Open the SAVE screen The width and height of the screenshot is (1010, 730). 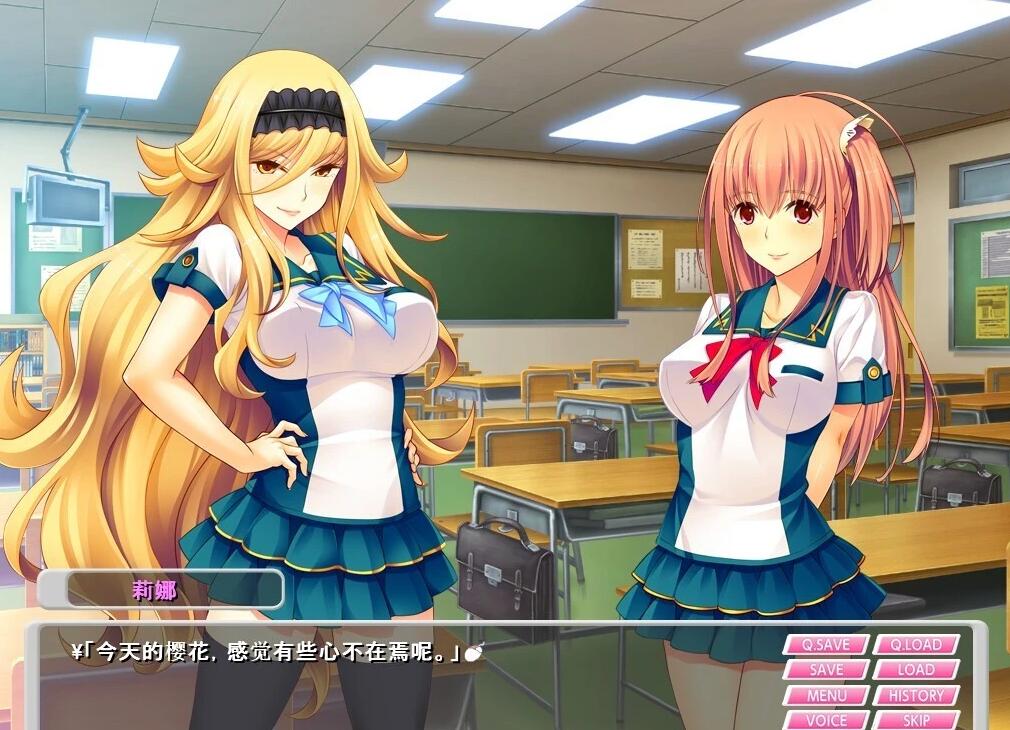pyautogui.click(x=826, y=670)
